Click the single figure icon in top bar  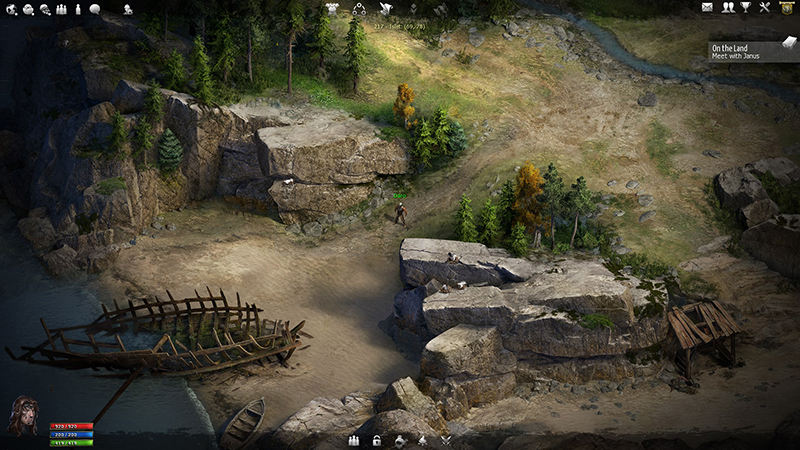point(77,9)
